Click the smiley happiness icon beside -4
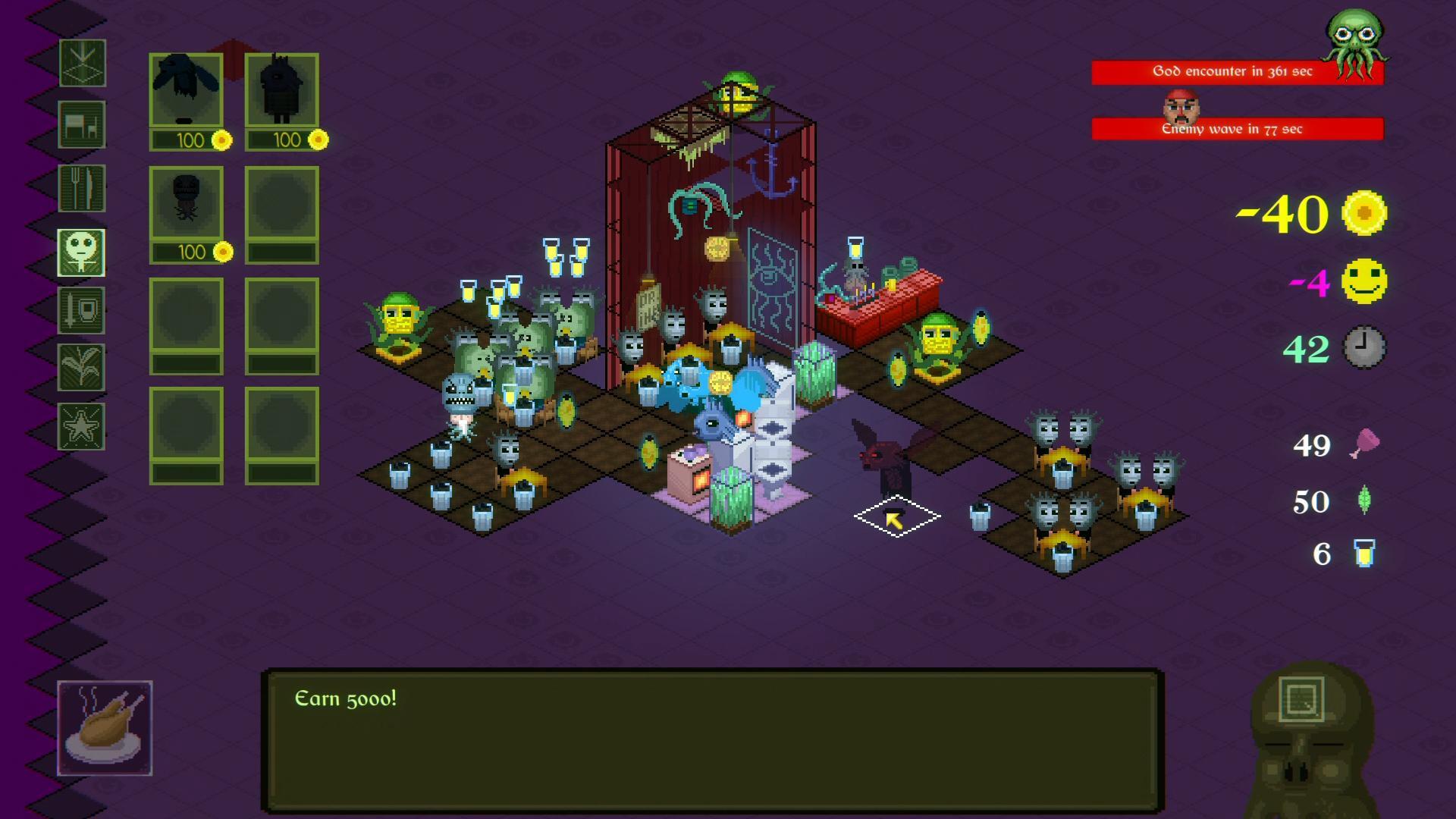The image size is (1456, 819). 1366,281
